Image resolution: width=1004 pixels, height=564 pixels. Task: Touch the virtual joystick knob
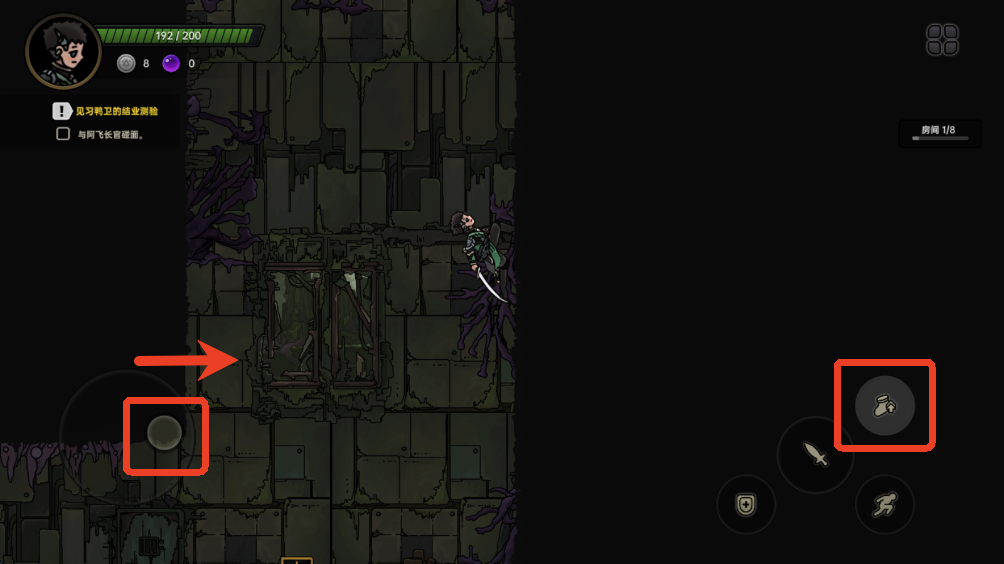pos(164,433)
